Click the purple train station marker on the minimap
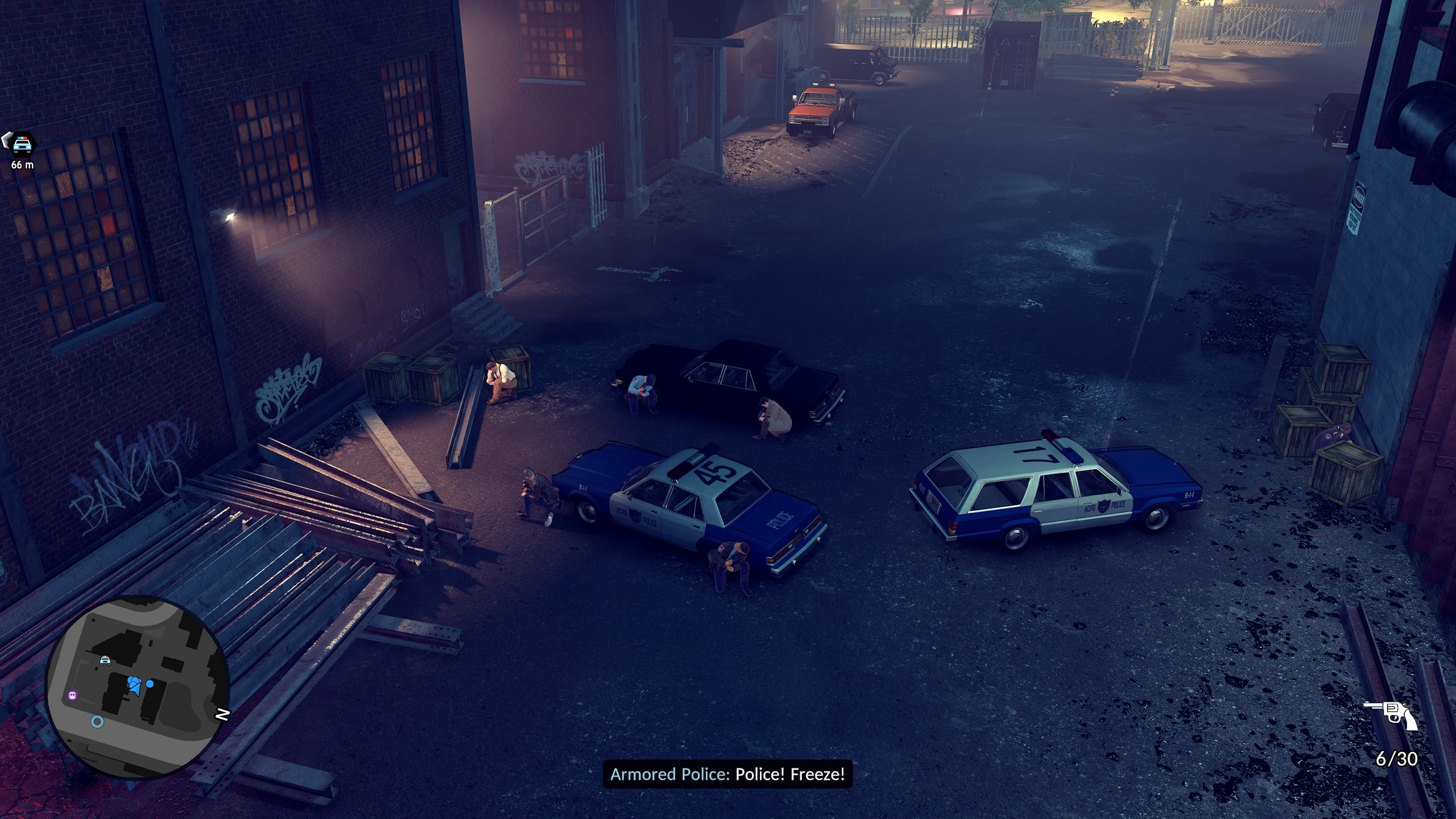Viewport: 1456px width, 819px height. (x=72, y=695)
